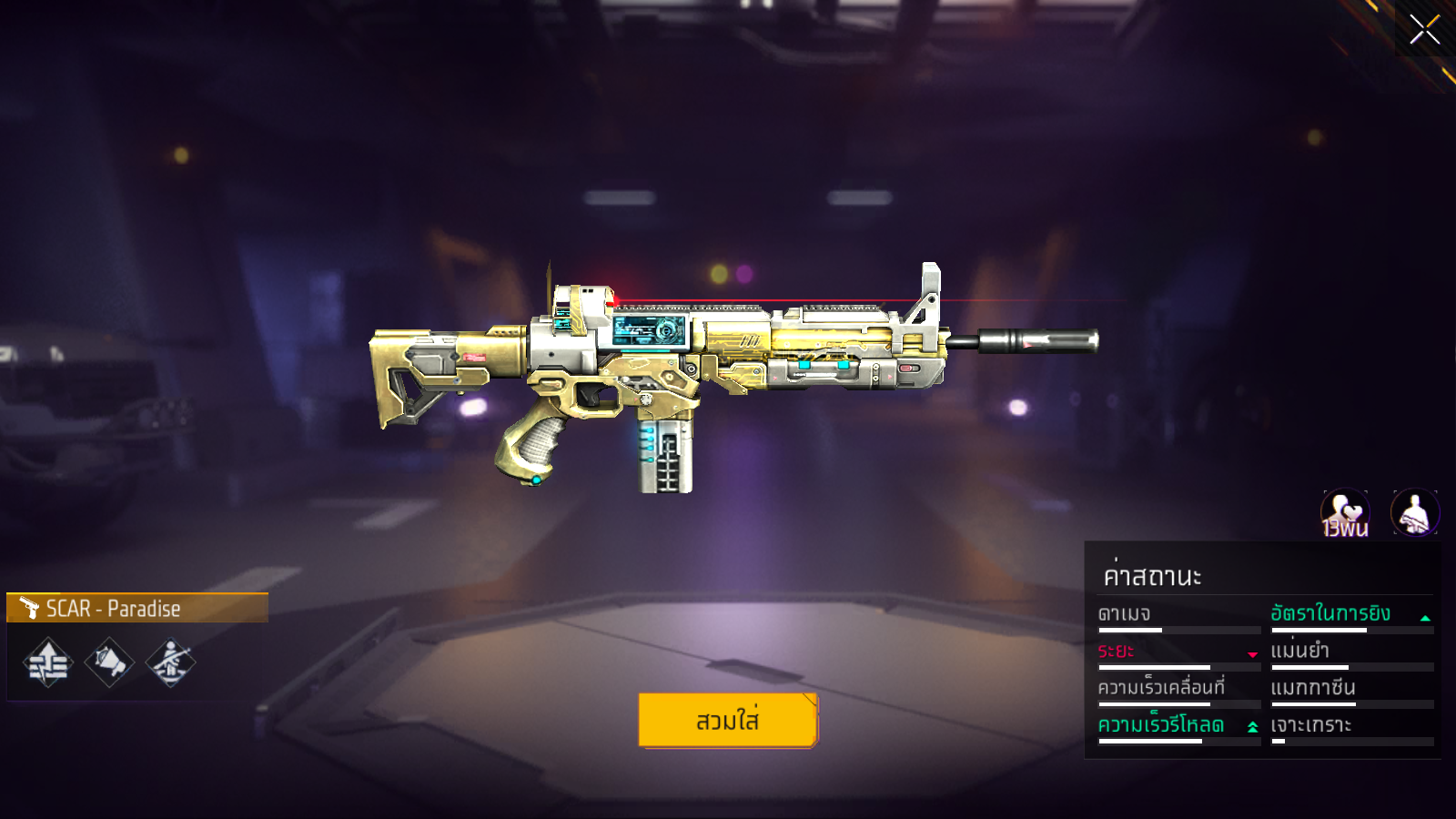The height and width of the screenshot is (819, 1456).
Task: Select the soldier with rifle attribute icon
Action: coord(170,662)
